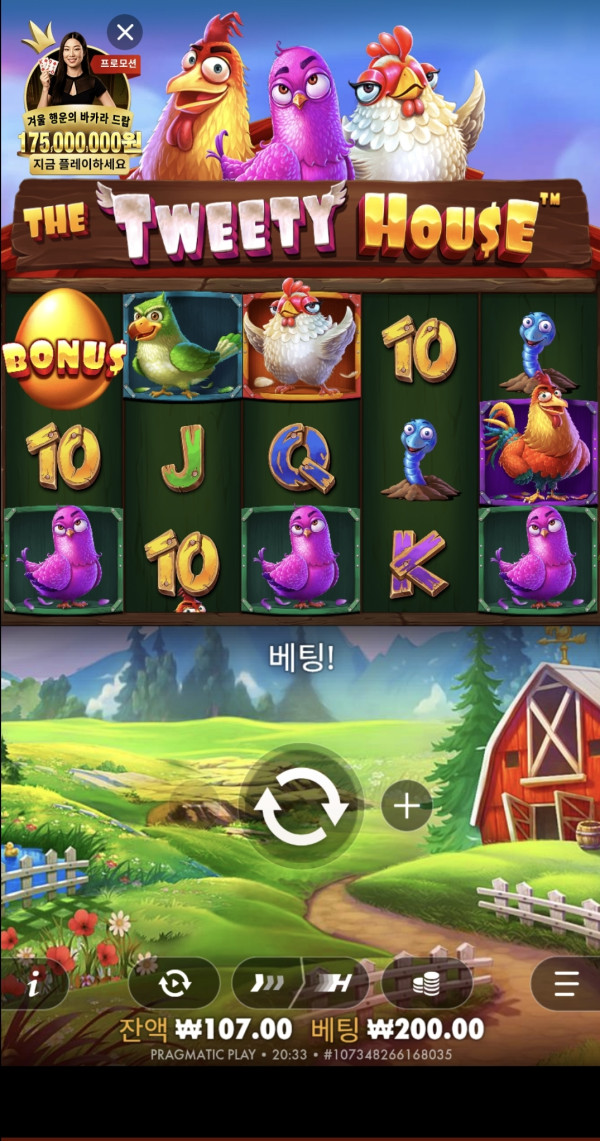Viewport: 600px width, 1141px height.
Task: Enable the hyper spin H mode
Action: [336, 984]
